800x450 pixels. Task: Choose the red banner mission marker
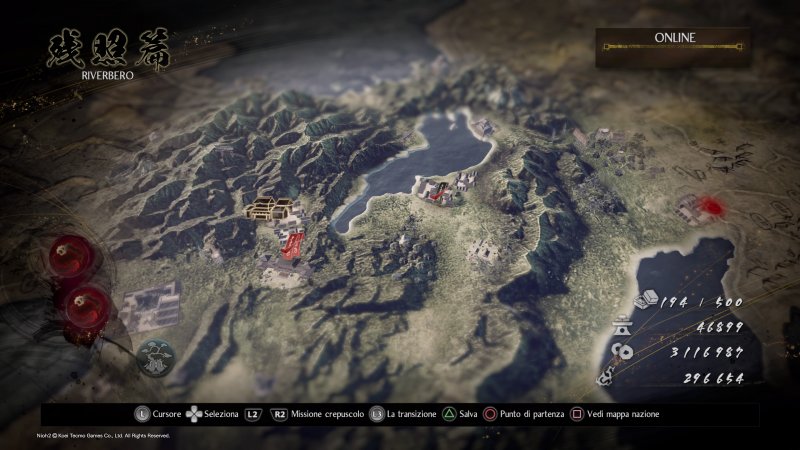pyautogui.click(x=293, y=243)
